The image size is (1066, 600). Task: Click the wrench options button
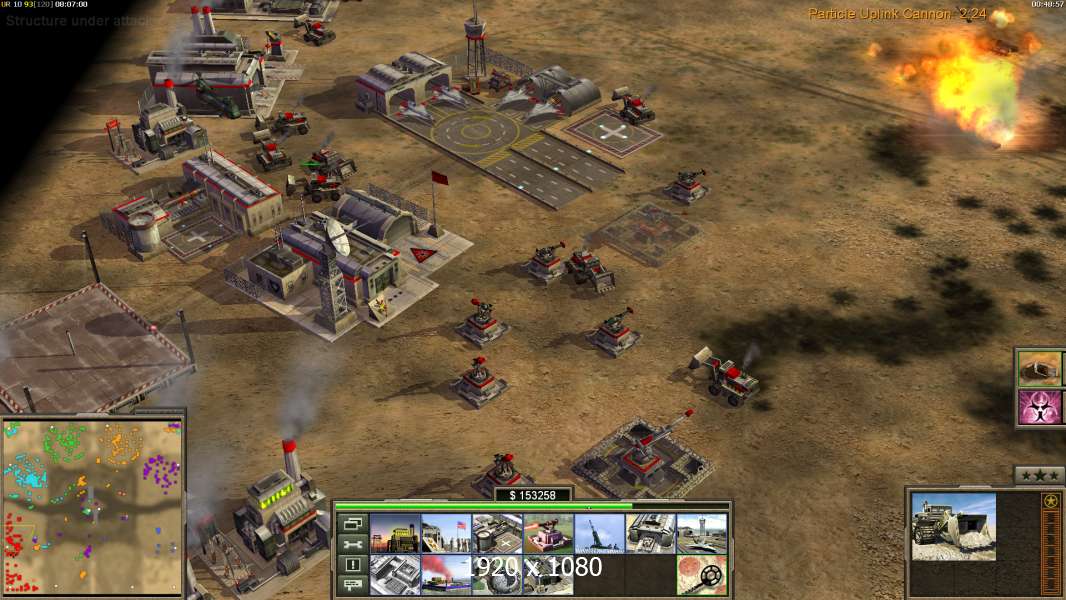click(351, 544)
